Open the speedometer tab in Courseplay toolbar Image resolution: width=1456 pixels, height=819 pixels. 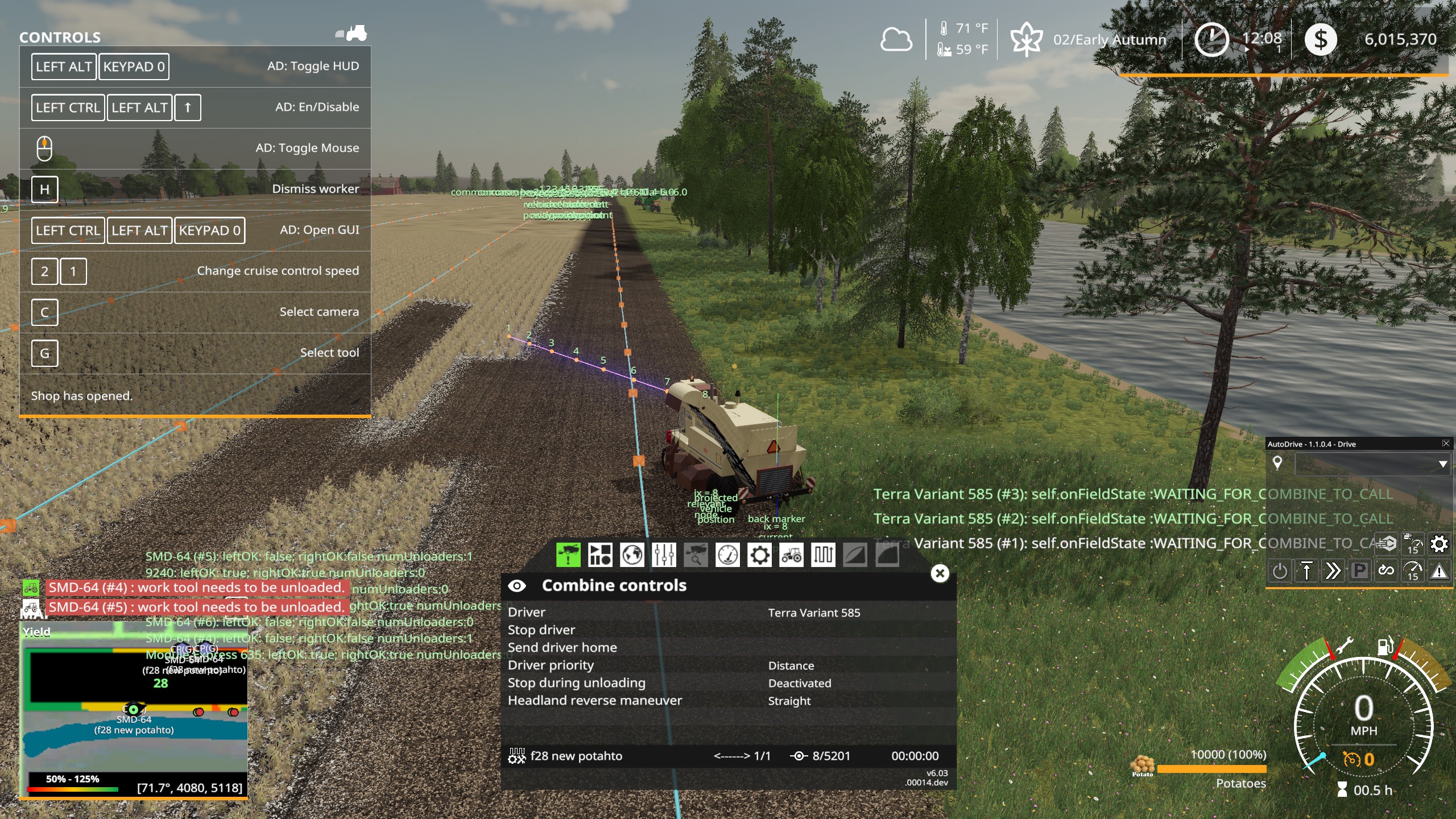point(727,555)
